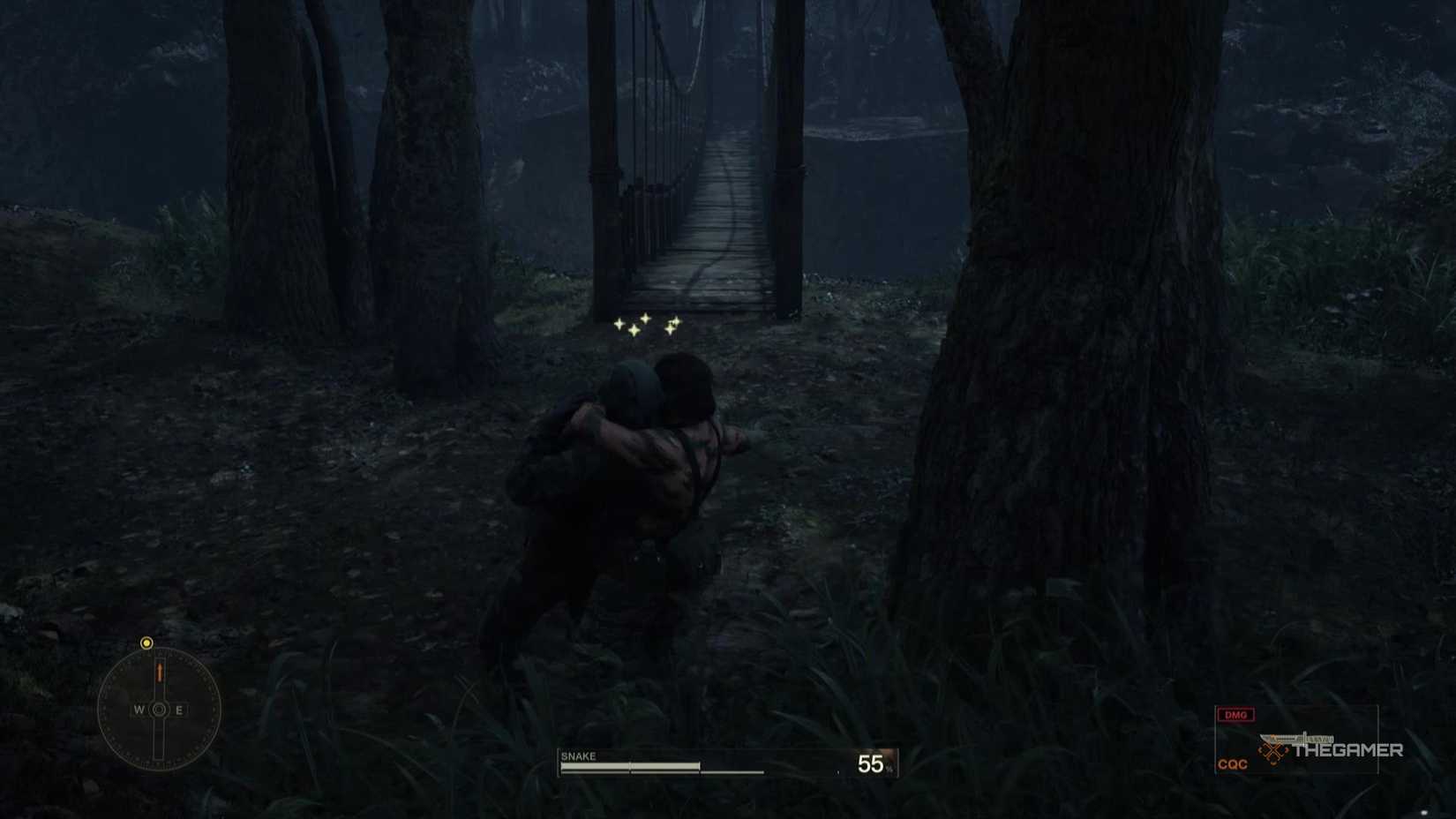Click the compass HUD in the lower left
This screenshot has width=1456, height=819.
tap(159, 708)
